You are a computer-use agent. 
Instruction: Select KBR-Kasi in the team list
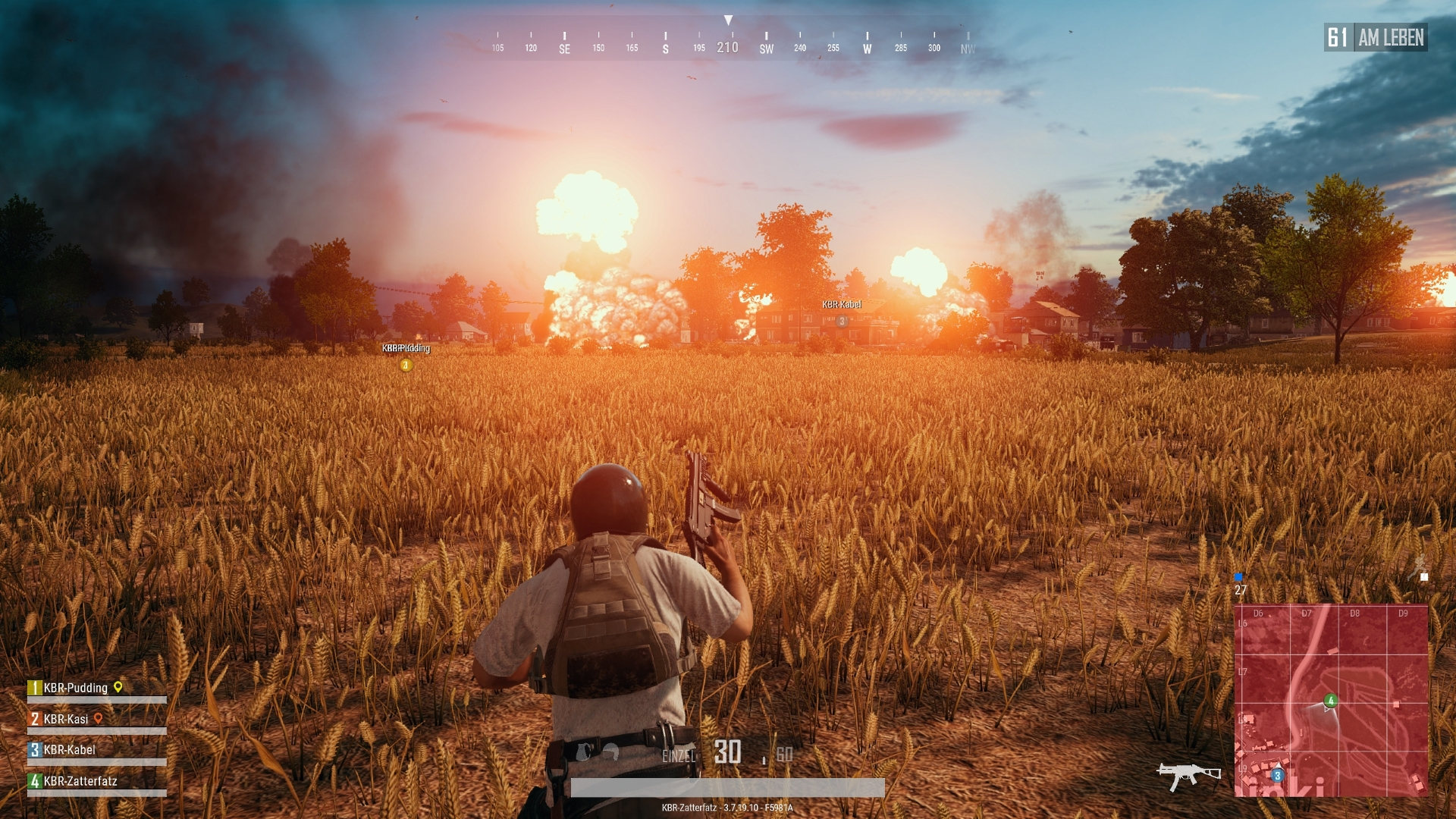point(66,719)
